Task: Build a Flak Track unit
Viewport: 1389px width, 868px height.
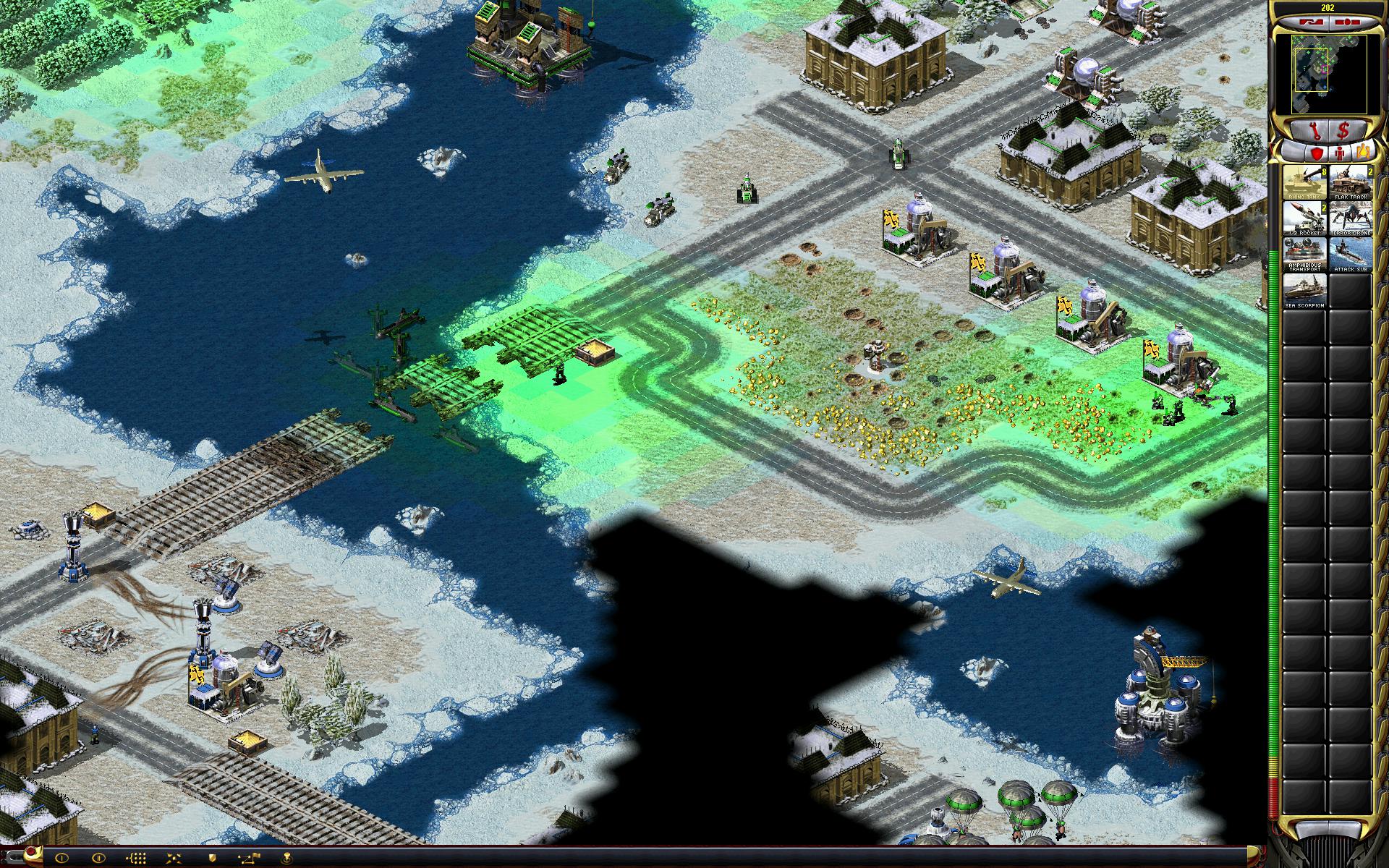Action: (x=1351, y=182)
